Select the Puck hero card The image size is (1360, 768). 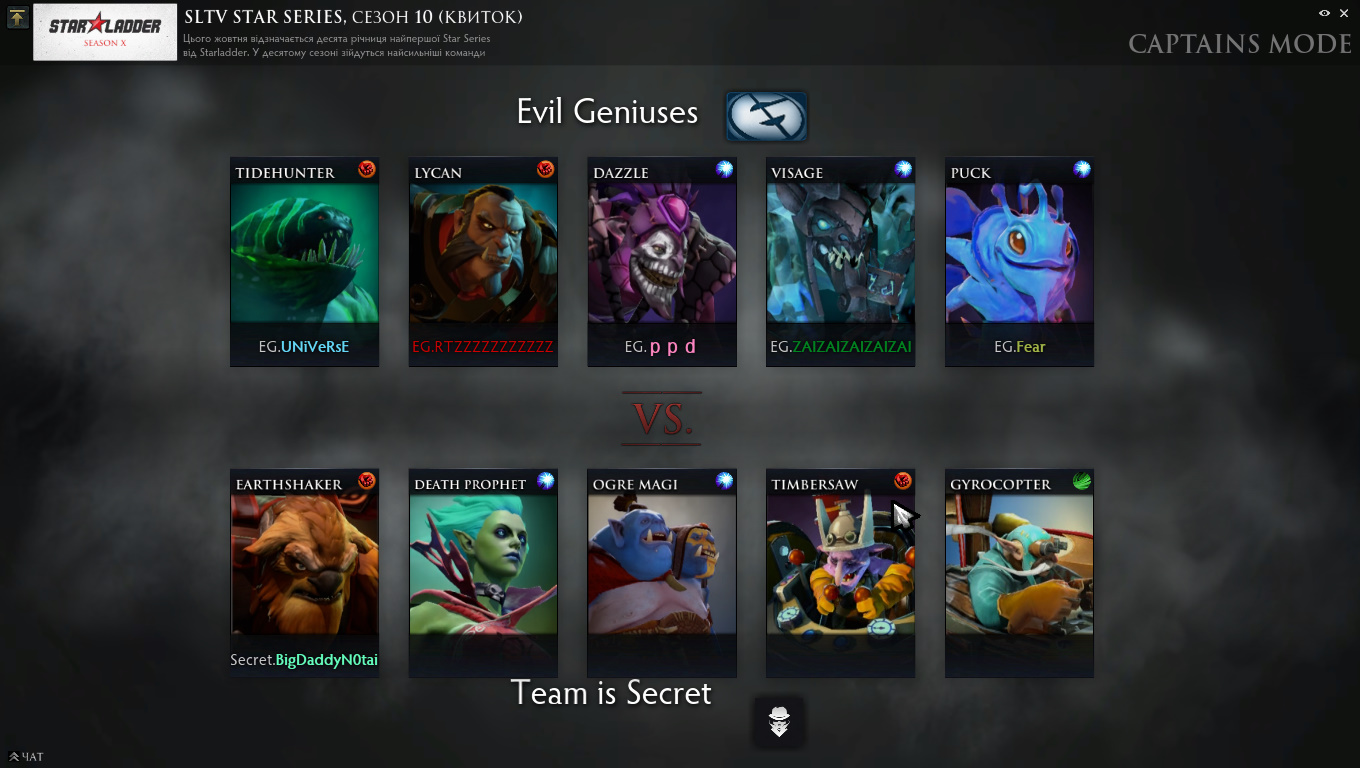point(1019,262)
